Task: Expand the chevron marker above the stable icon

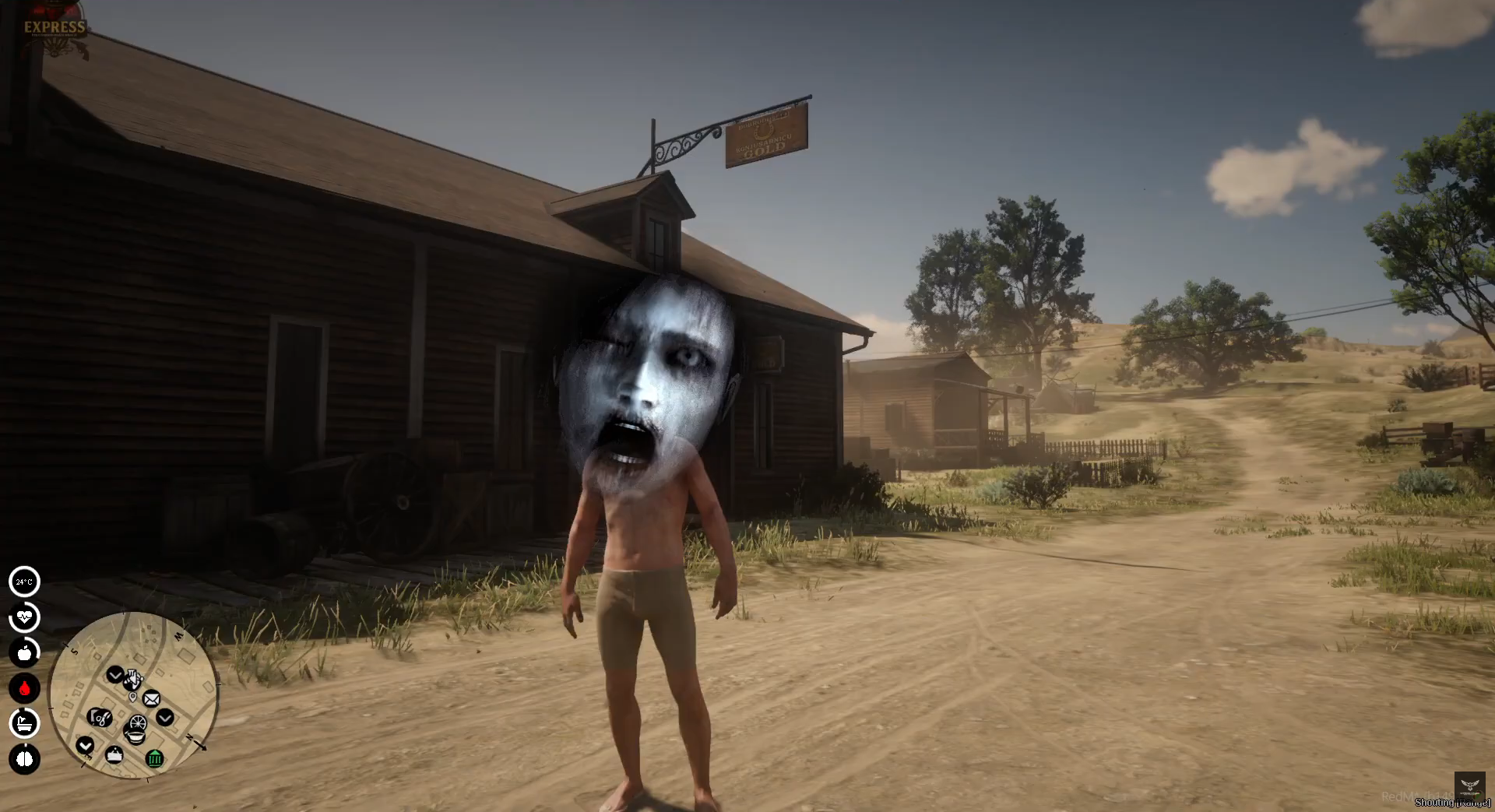Action: pyautogui.click(x=116, y=675)
